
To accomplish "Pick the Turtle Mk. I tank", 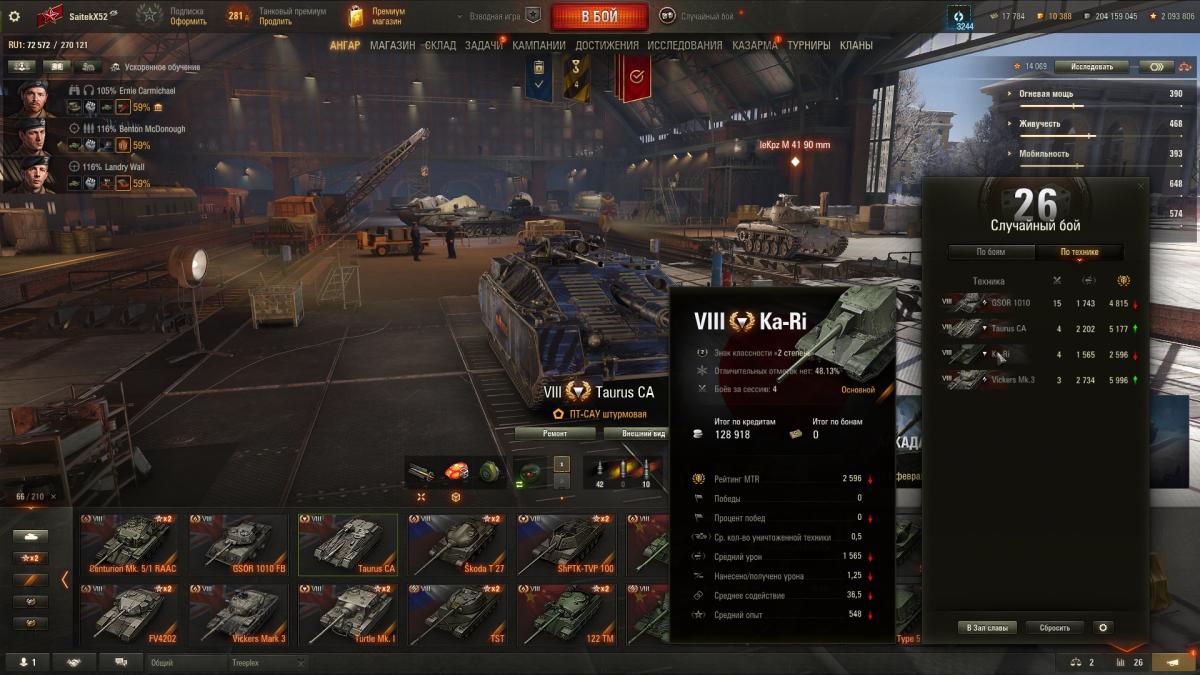I will pyautogui.click(x=347, y=613).
